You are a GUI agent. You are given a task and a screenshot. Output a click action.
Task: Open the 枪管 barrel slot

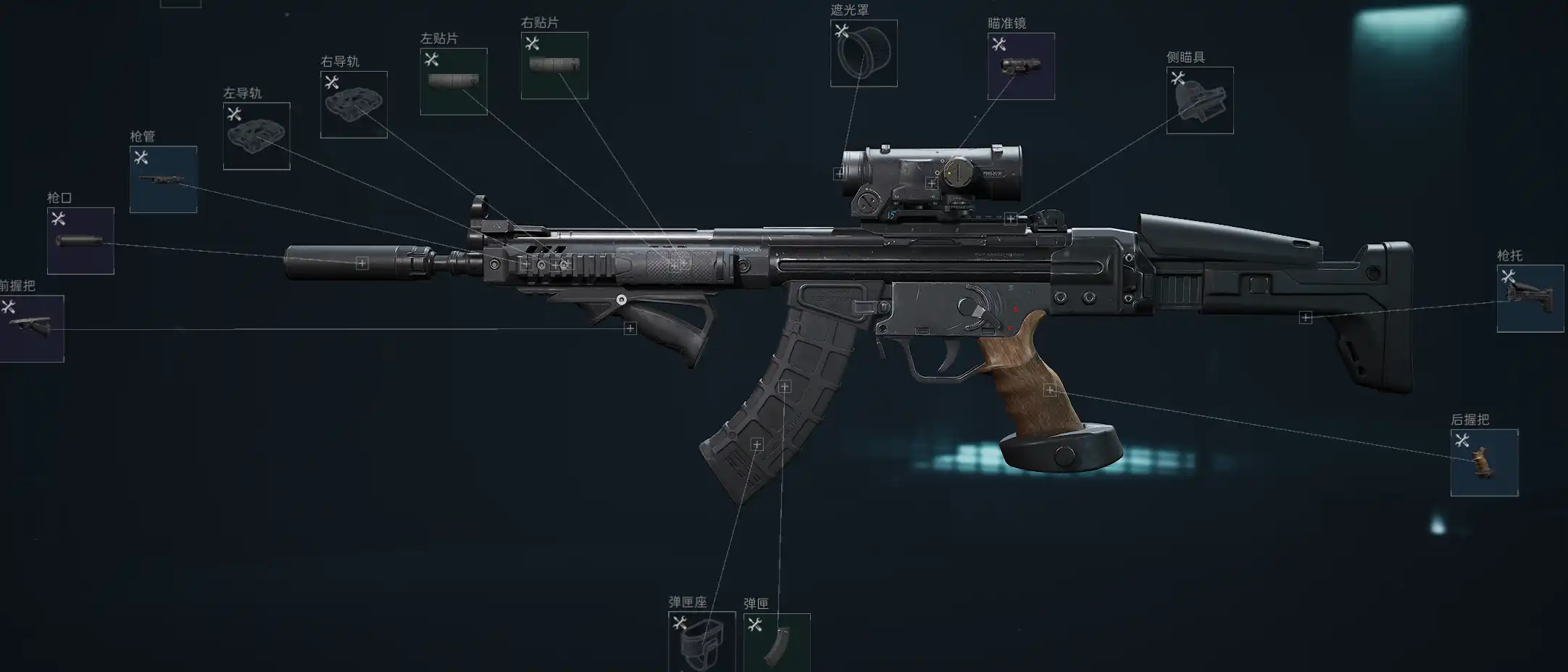pyautogui.click(x=163, y=180)
